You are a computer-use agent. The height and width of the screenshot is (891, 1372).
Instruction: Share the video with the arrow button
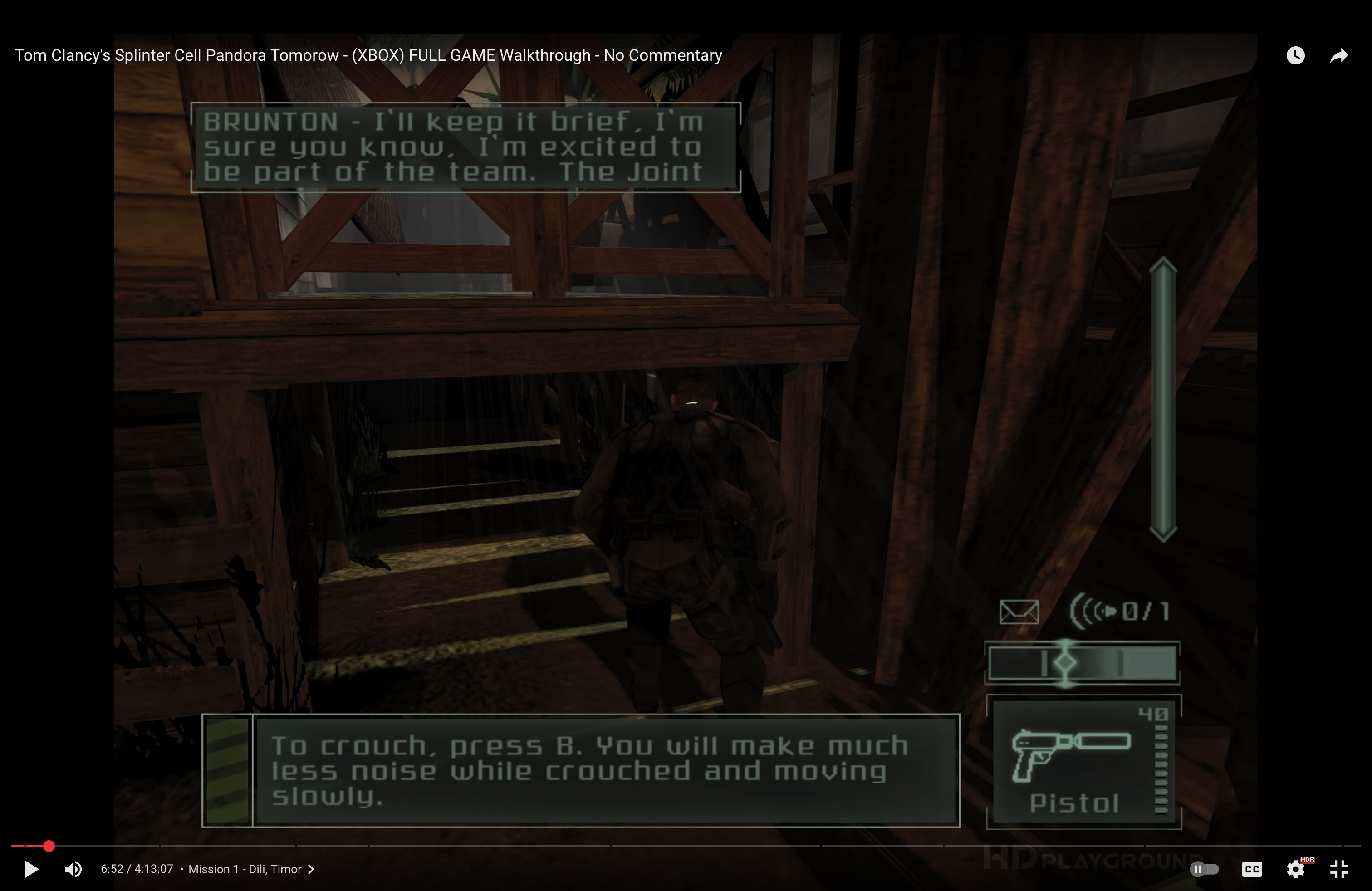click(1339, 55)
